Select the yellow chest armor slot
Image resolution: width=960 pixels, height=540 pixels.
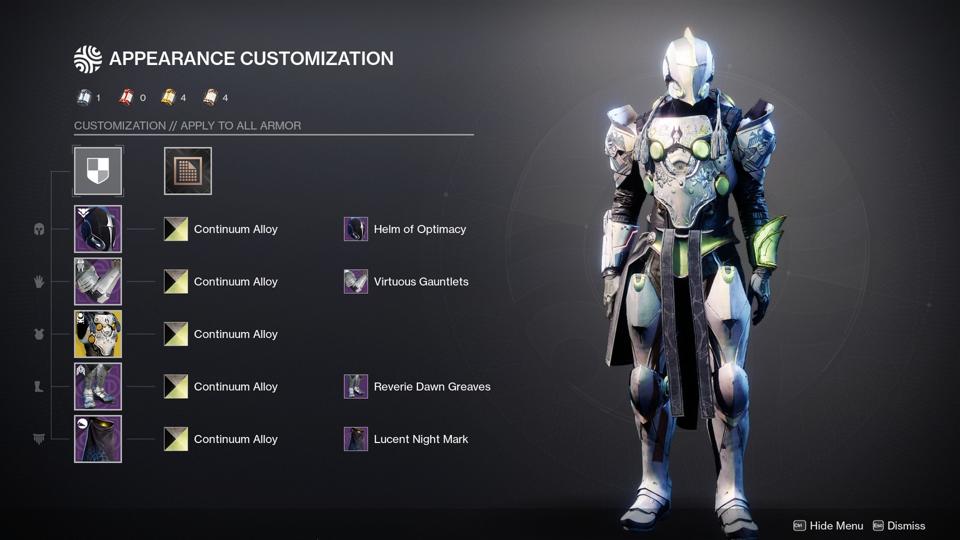click(98, 334)
